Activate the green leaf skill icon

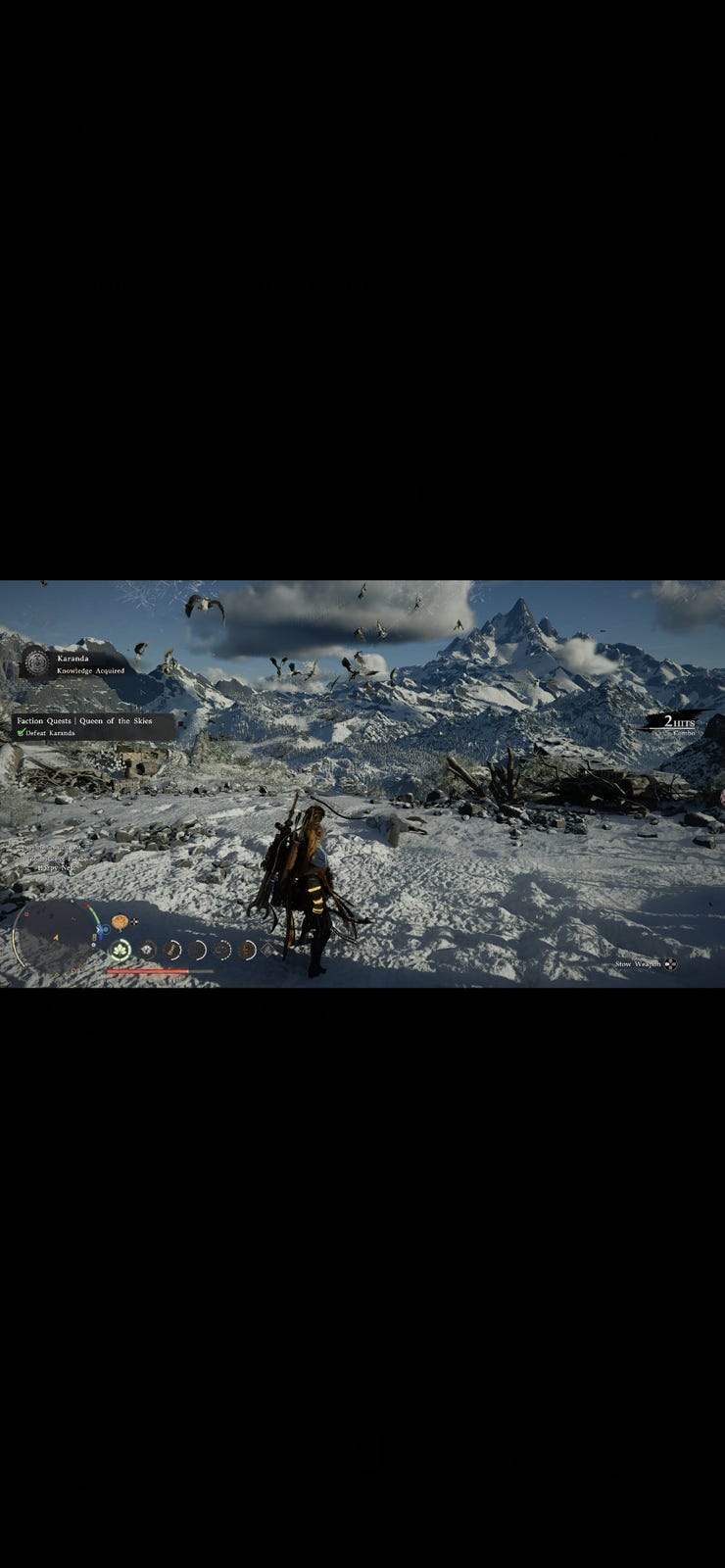click(x=121, y=950)
